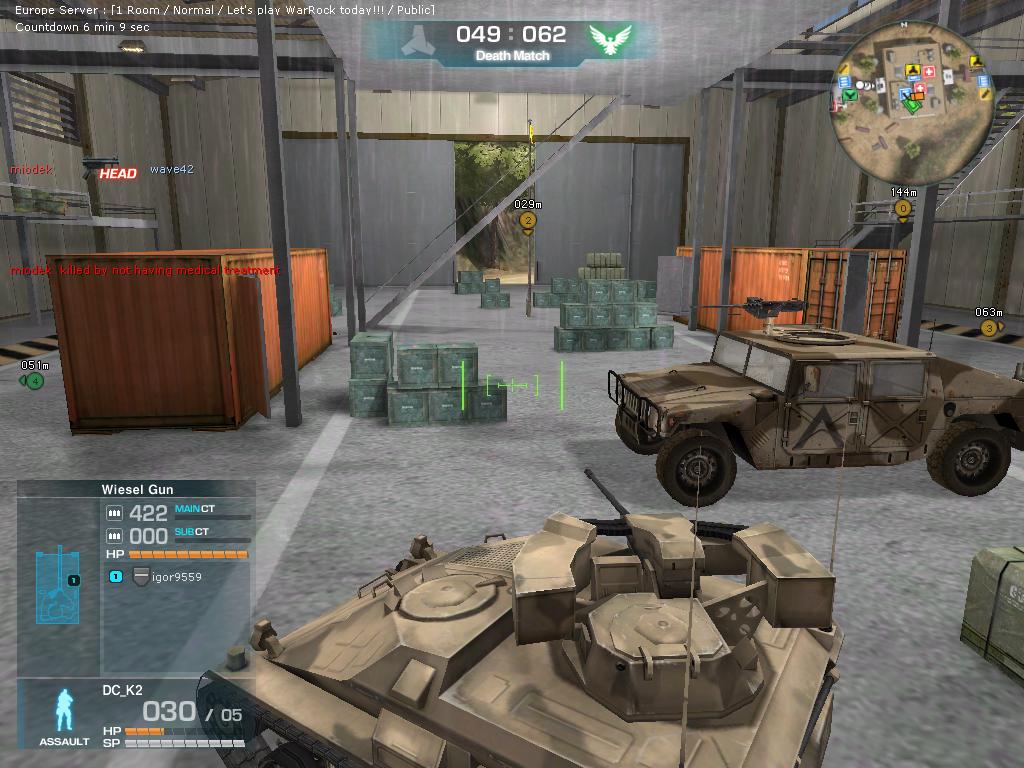
Task: Click the green eagle team emblem
Action: pos(610,40)
